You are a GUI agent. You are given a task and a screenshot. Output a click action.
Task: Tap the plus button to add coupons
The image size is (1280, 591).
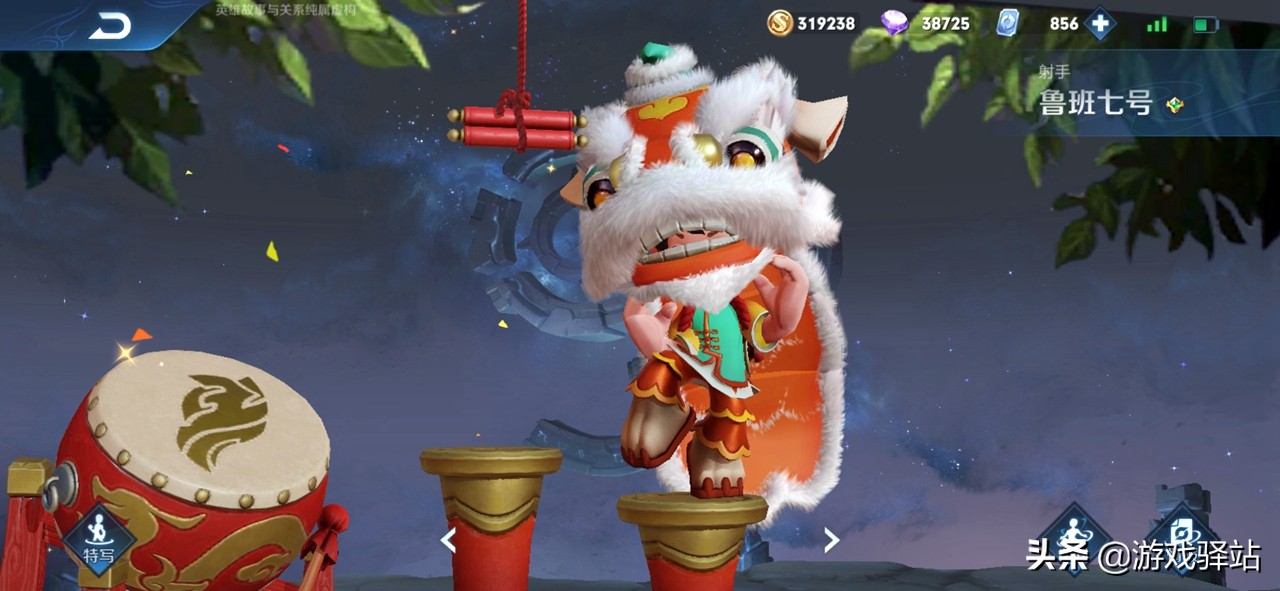click(x=1100, y=23)
